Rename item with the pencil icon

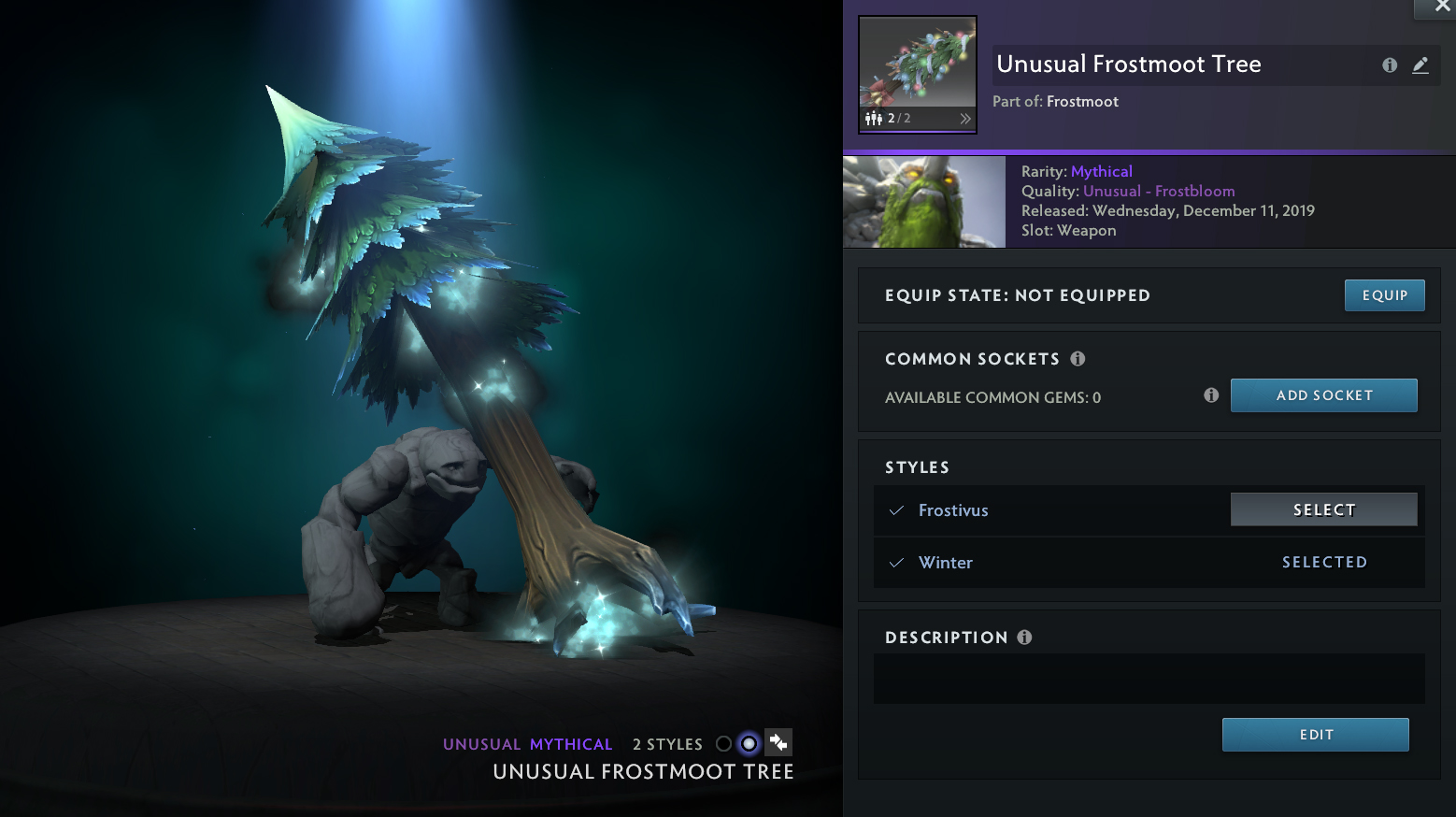[1420, 64]
